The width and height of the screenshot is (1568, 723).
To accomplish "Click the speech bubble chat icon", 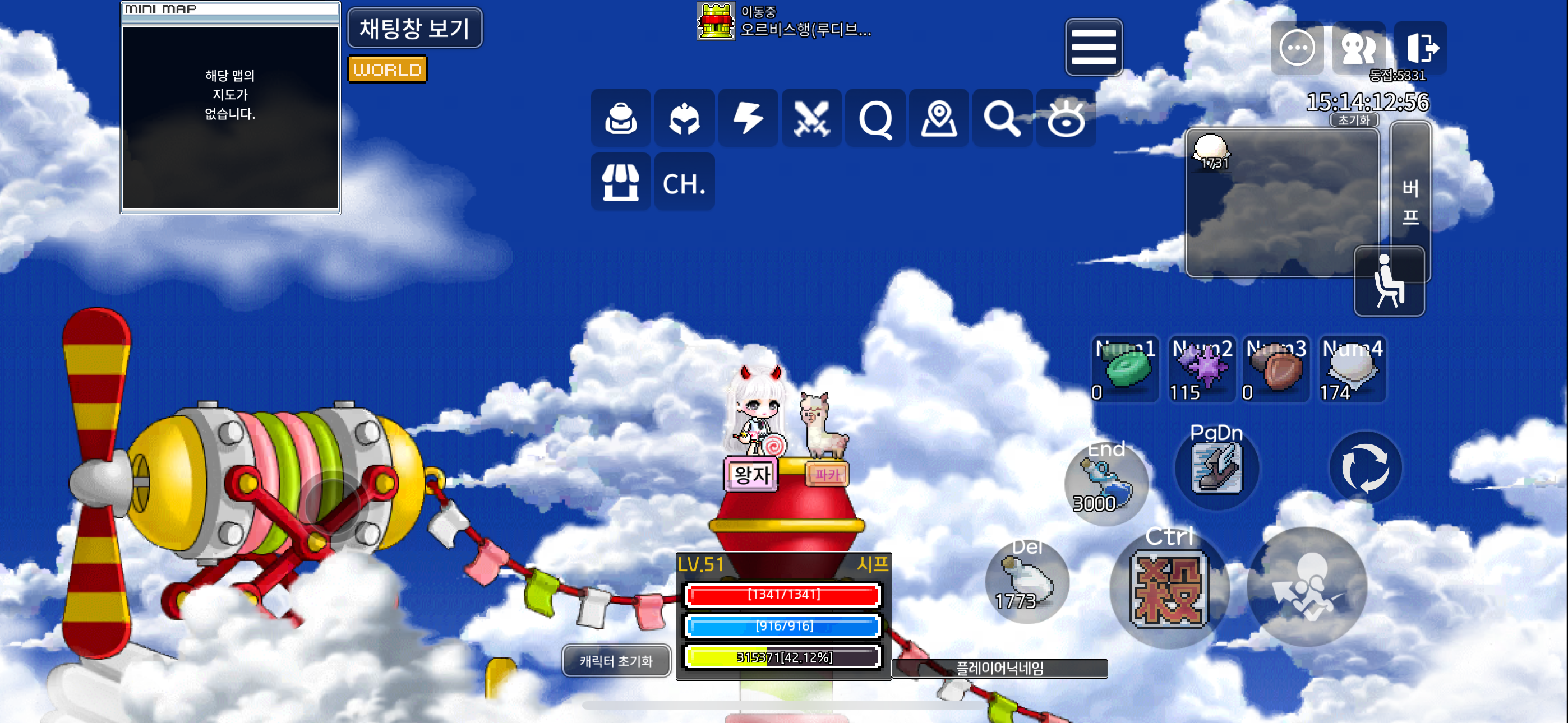I will pos(1297,48).
